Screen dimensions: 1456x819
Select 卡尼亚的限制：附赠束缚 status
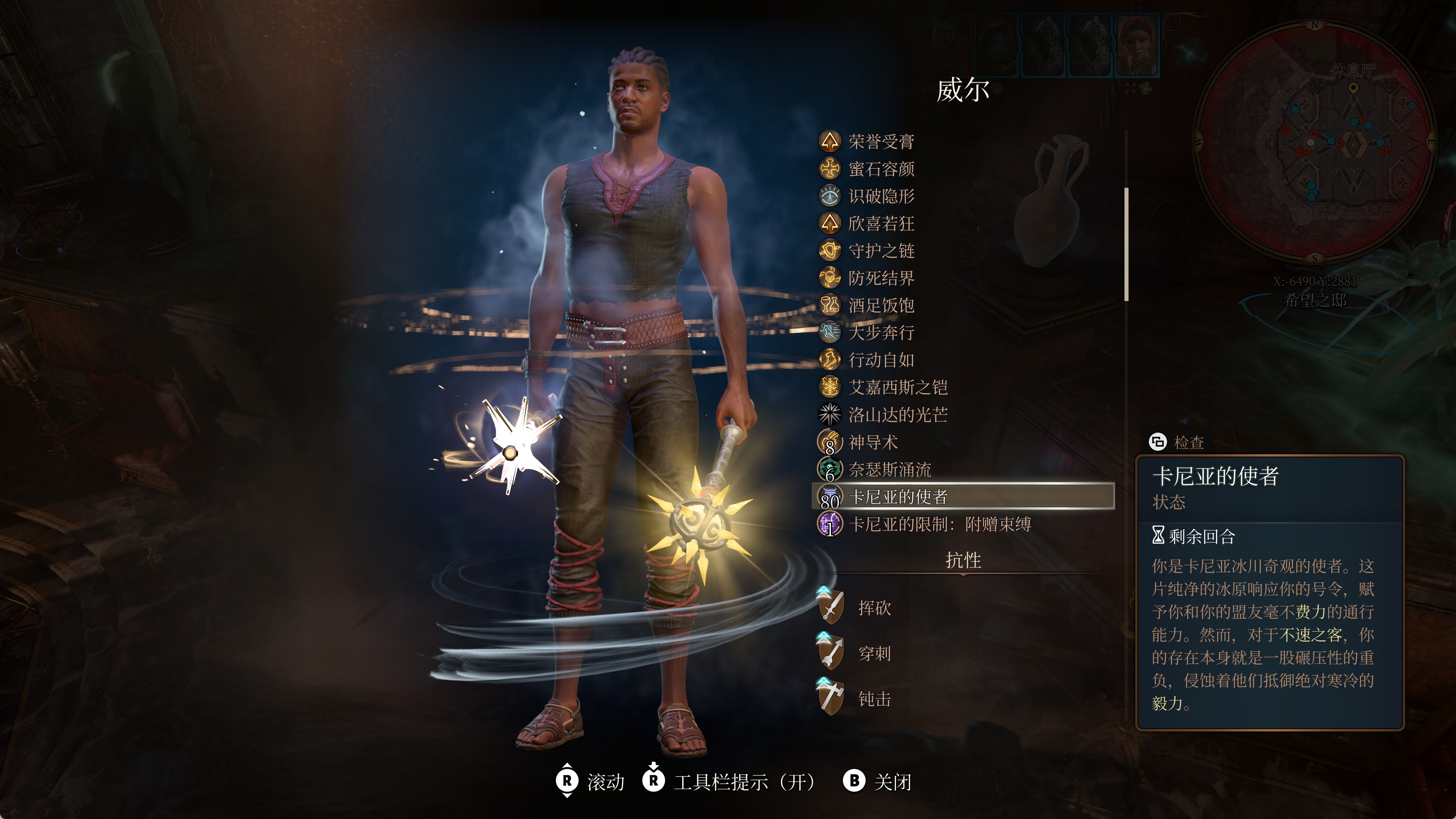click(x=939, y=524)
